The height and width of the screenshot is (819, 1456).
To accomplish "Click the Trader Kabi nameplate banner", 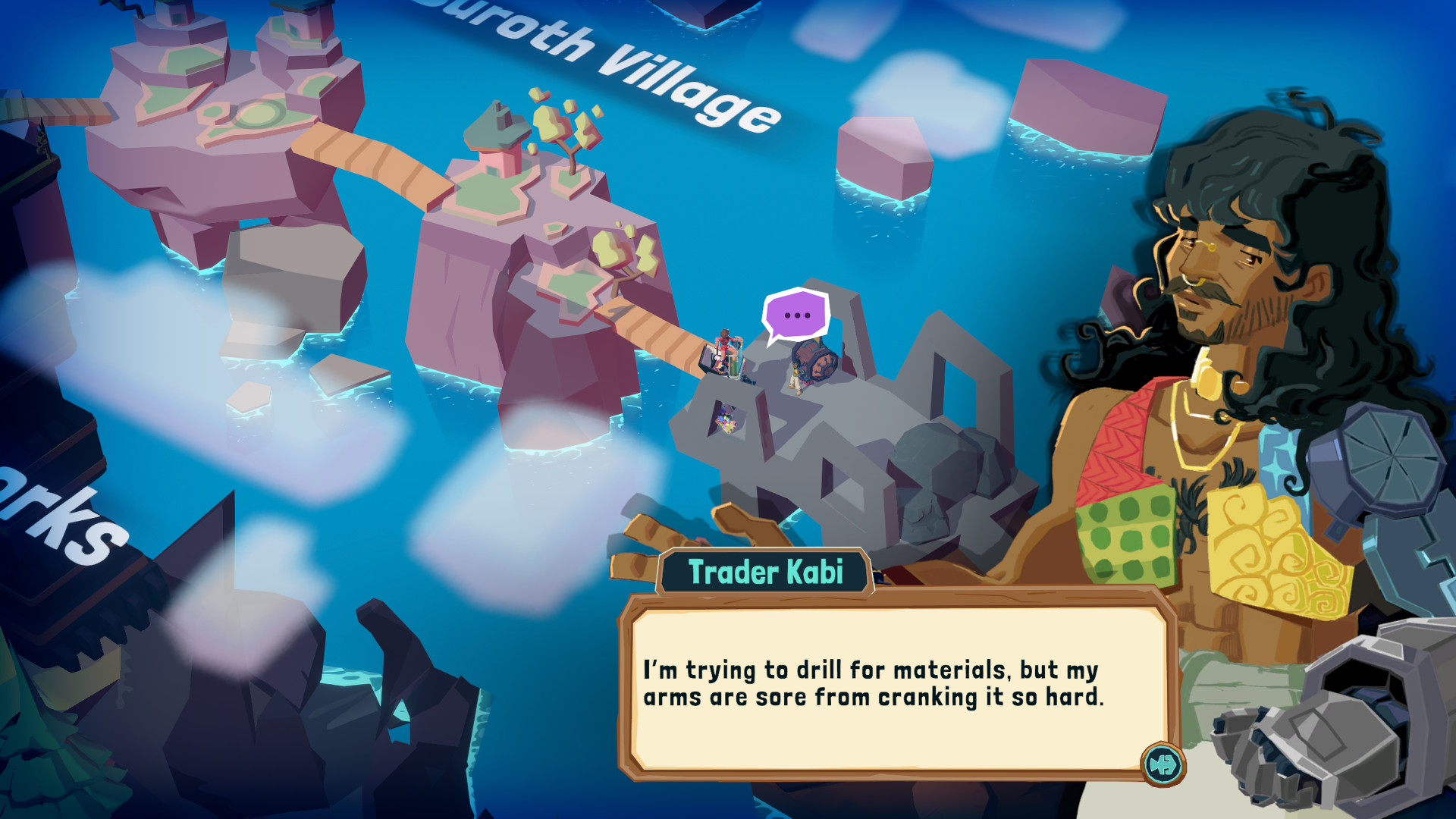I will point(767,573).
